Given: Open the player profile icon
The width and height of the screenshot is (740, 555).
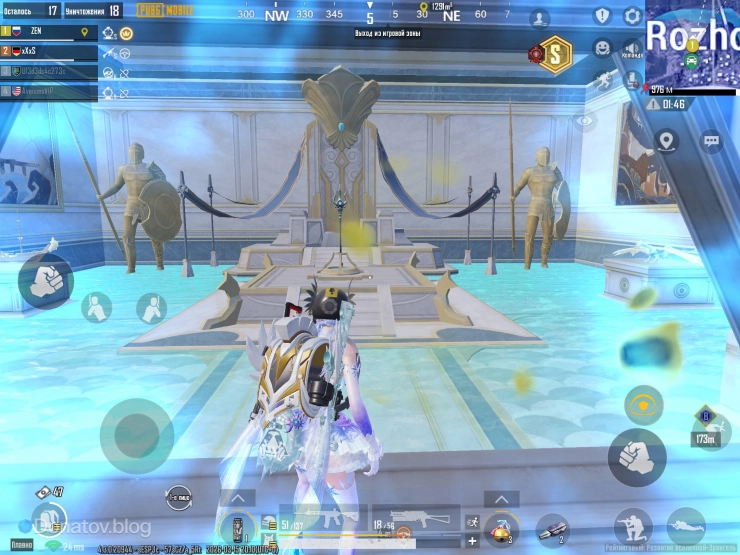Looking at the screenshot, I should point(540,17).
